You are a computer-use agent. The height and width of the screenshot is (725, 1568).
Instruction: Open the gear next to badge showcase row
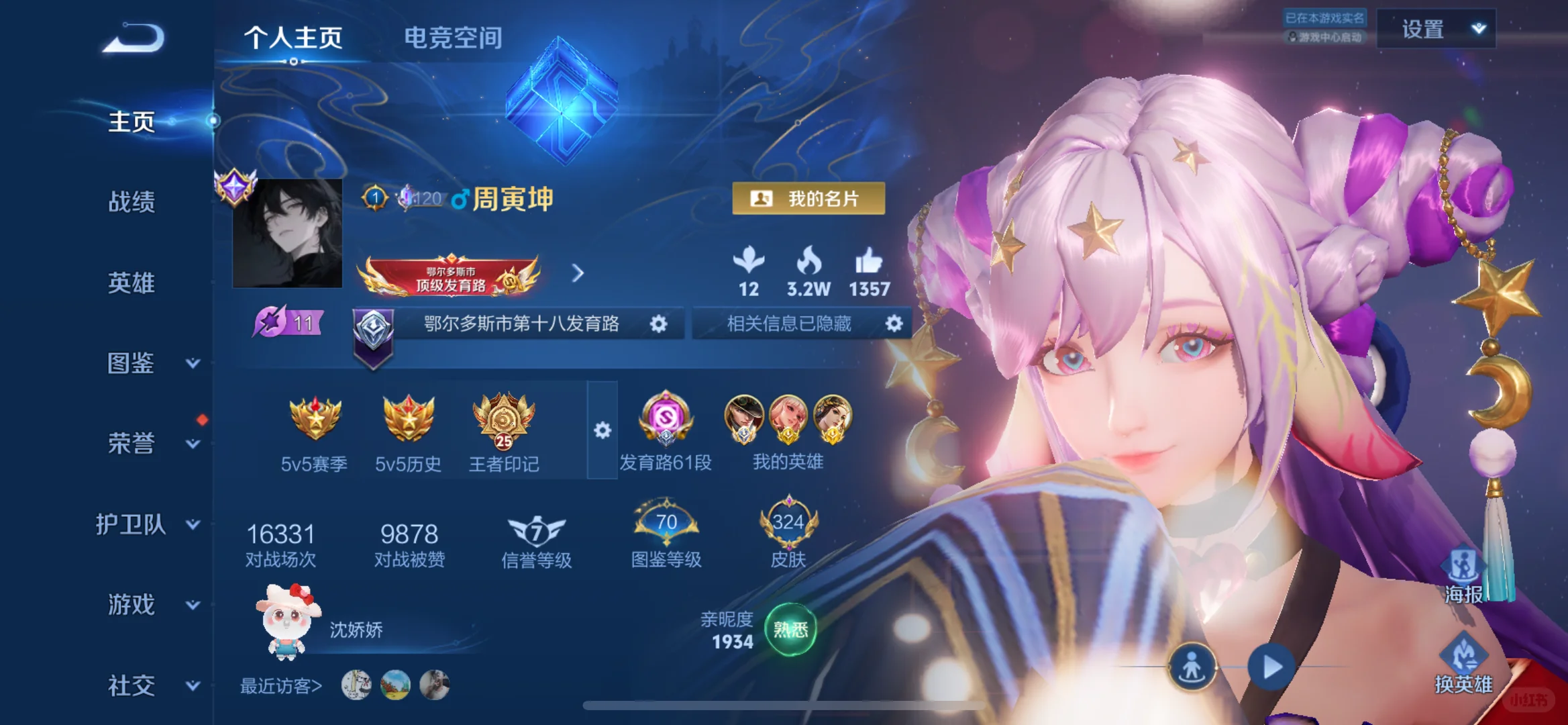point(602,430)
